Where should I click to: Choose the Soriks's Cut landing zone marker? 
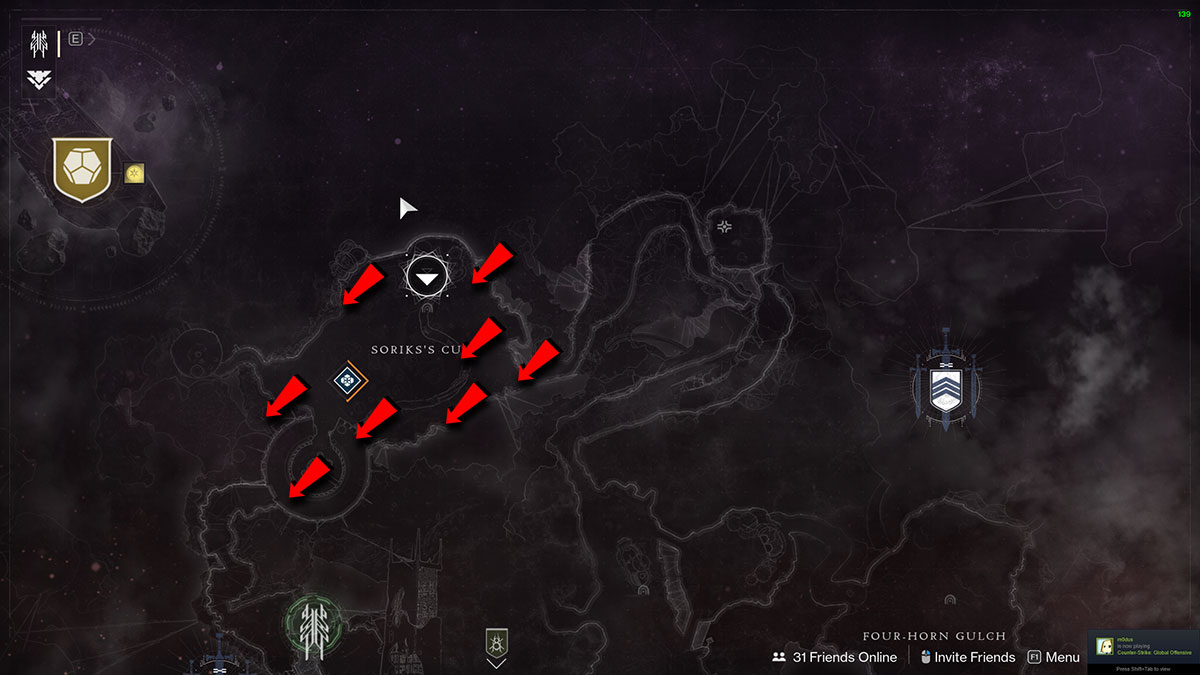pos(428,275)
